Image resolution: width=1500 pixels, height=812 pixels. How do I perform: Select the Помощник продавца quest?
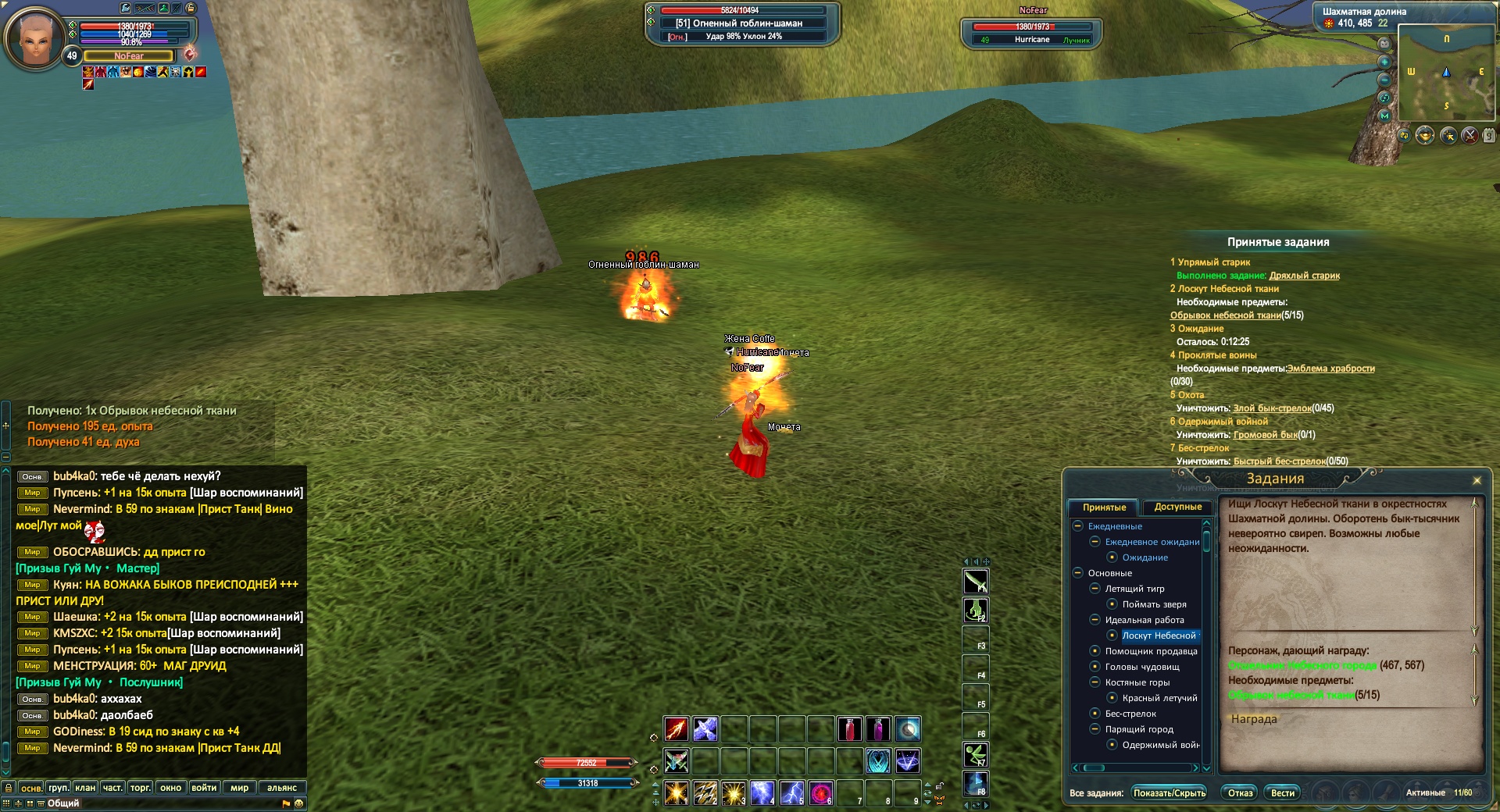(x=1151, y=651)
